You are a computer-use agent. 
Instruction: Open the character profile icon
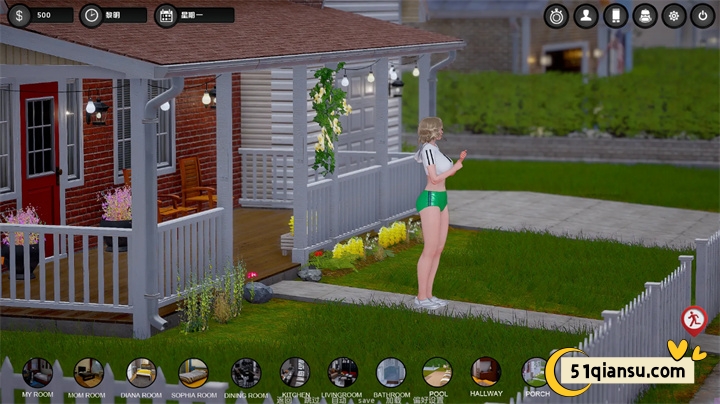(x=586, y=15)
